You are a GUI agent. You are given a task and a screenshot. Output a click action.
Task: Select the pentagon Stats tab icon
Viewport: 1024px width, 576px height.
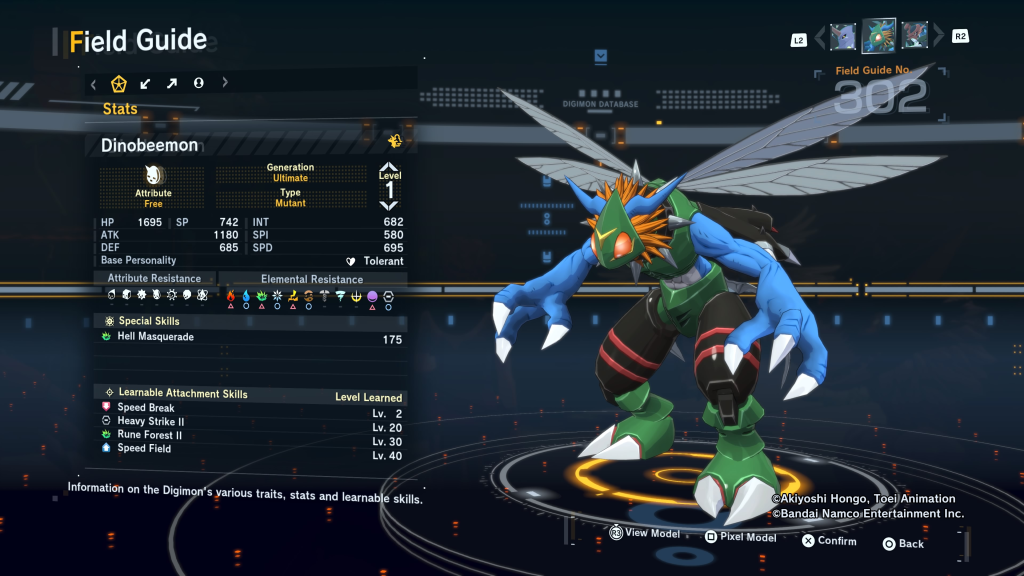pos(119,84)
